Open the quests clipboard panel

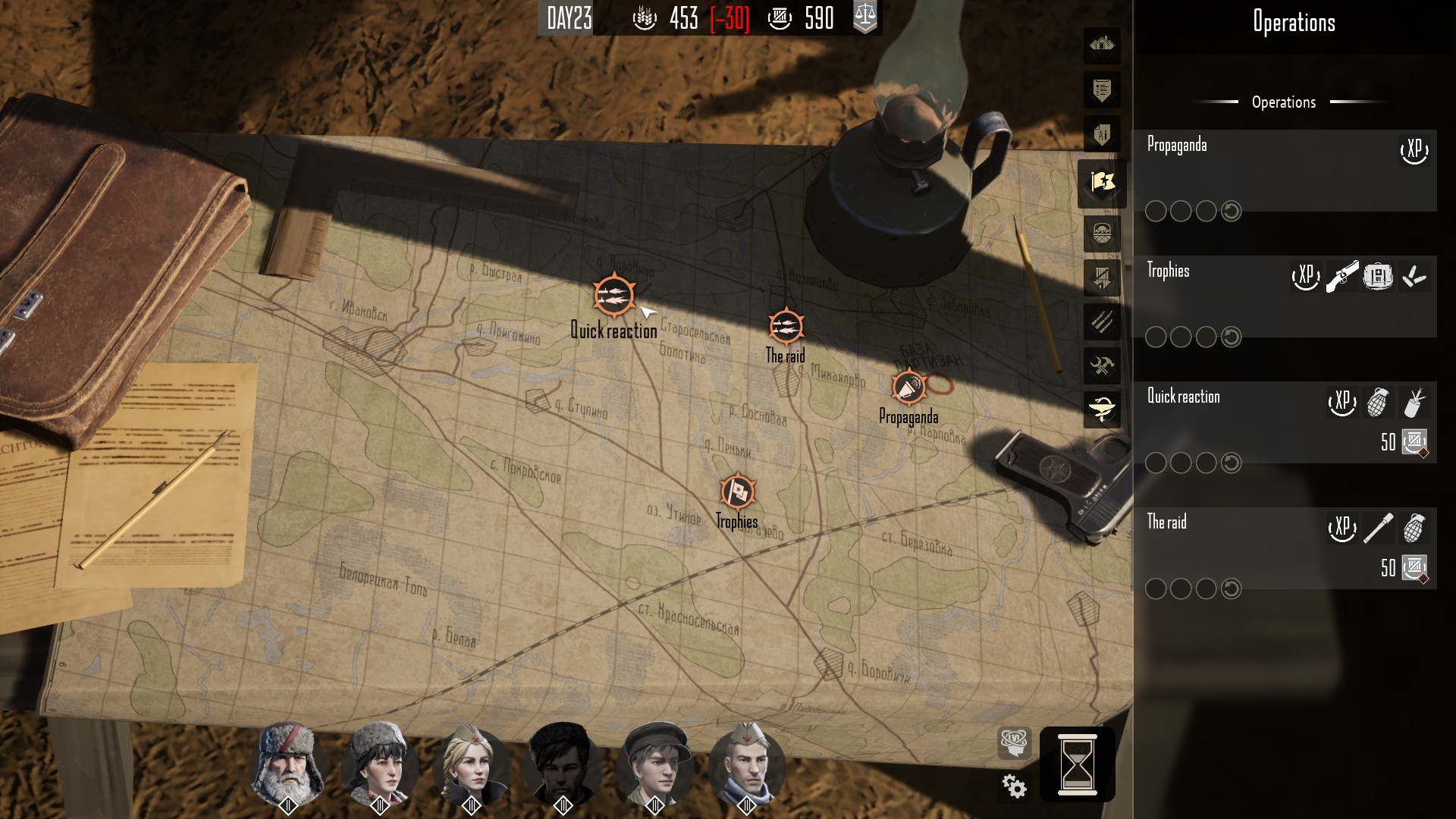[x=1102, y=91]
